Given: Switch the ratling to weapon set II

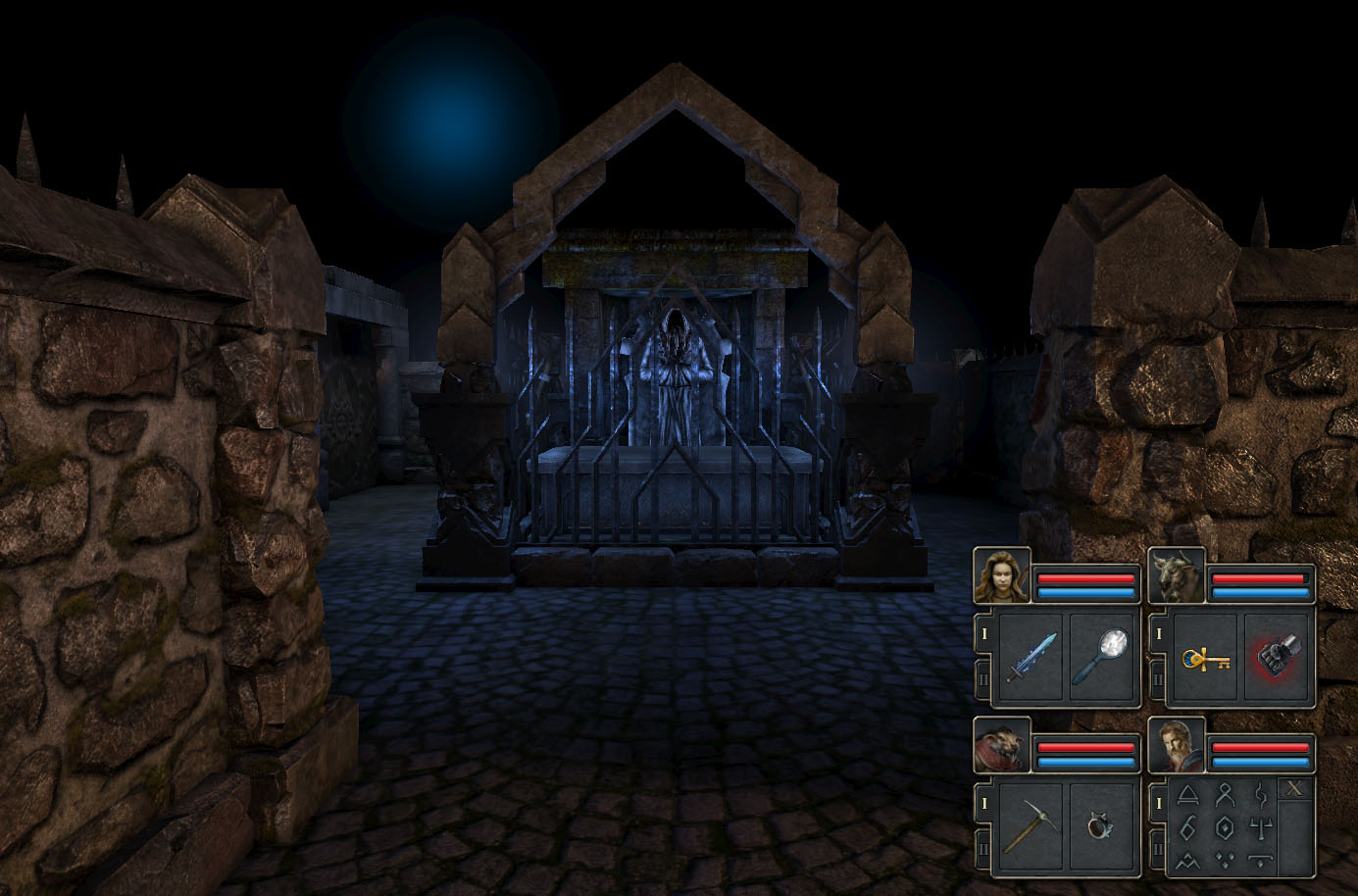Looking at the screenshot, I should pyautogui.click(x=983, y=847).
